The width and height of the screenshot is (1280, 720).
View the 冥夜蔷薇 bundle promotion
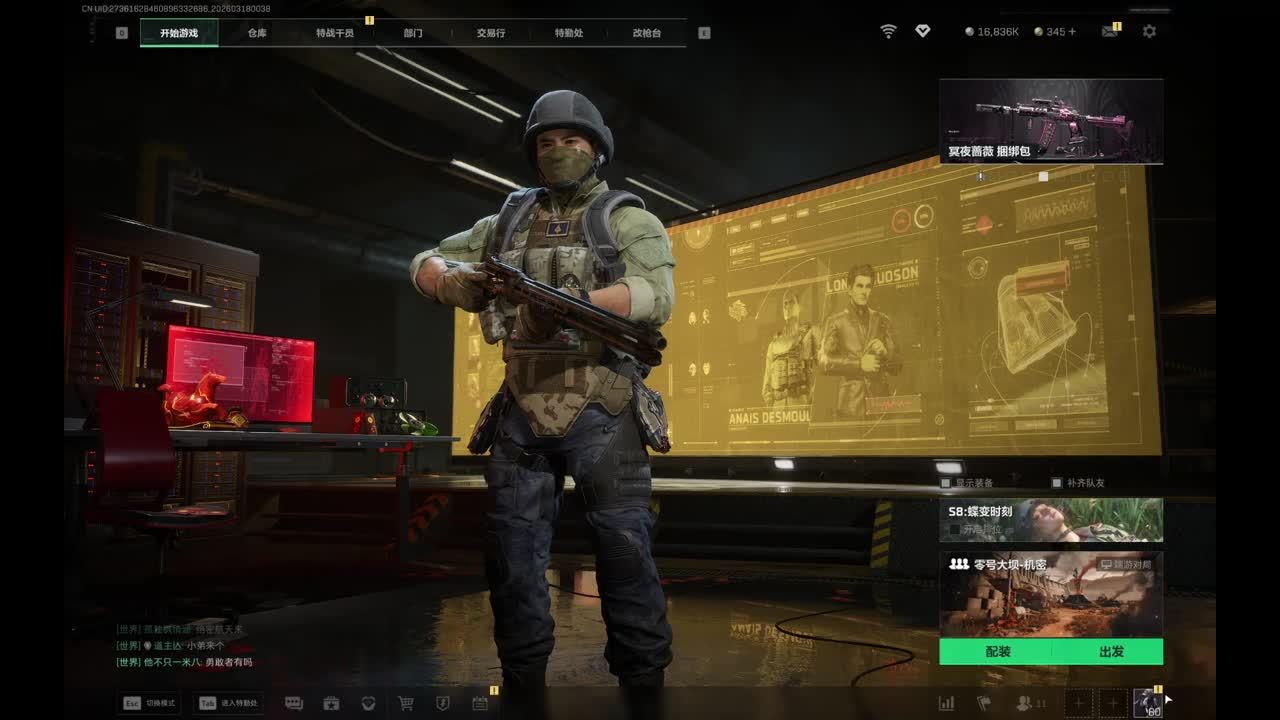(x=1051, y=122)
